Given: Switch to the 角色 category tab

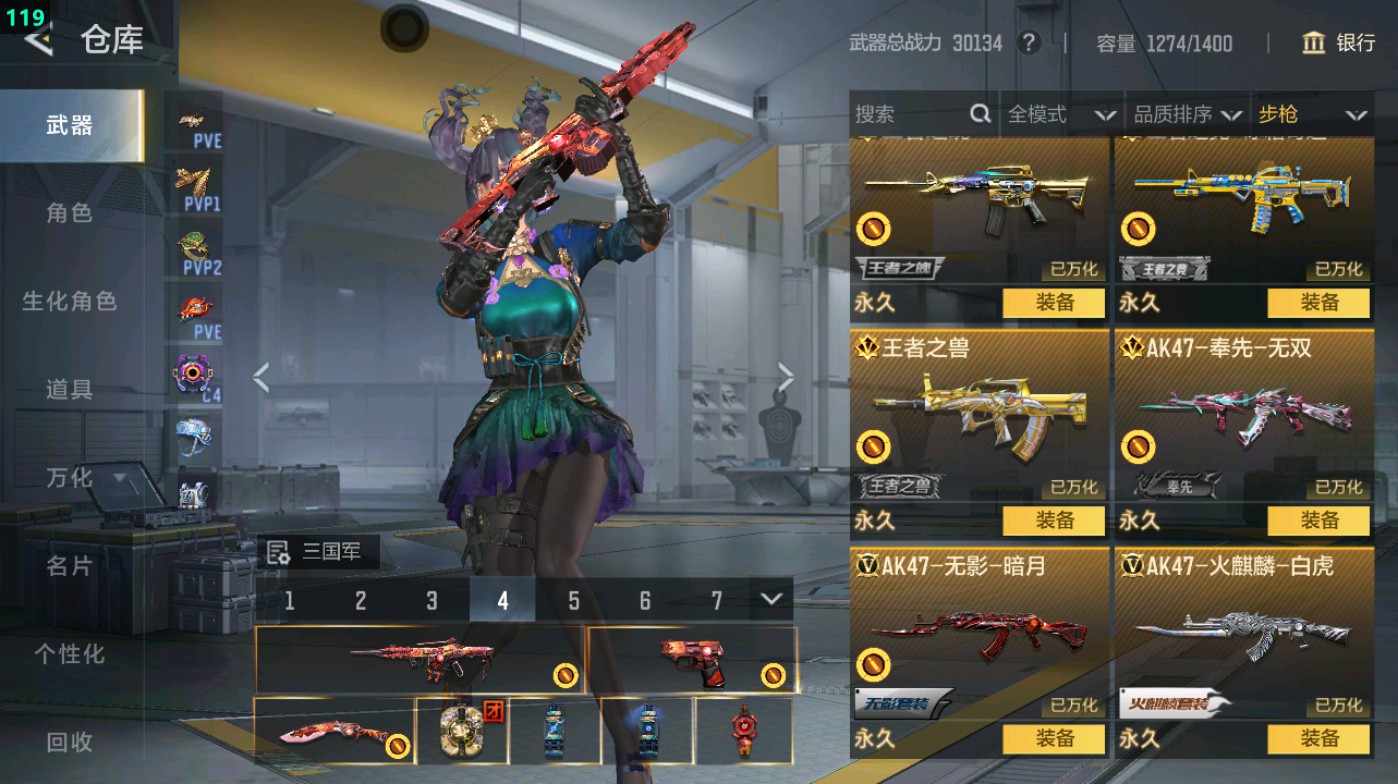Looking at the screenshot, I should tap(69, 213).
